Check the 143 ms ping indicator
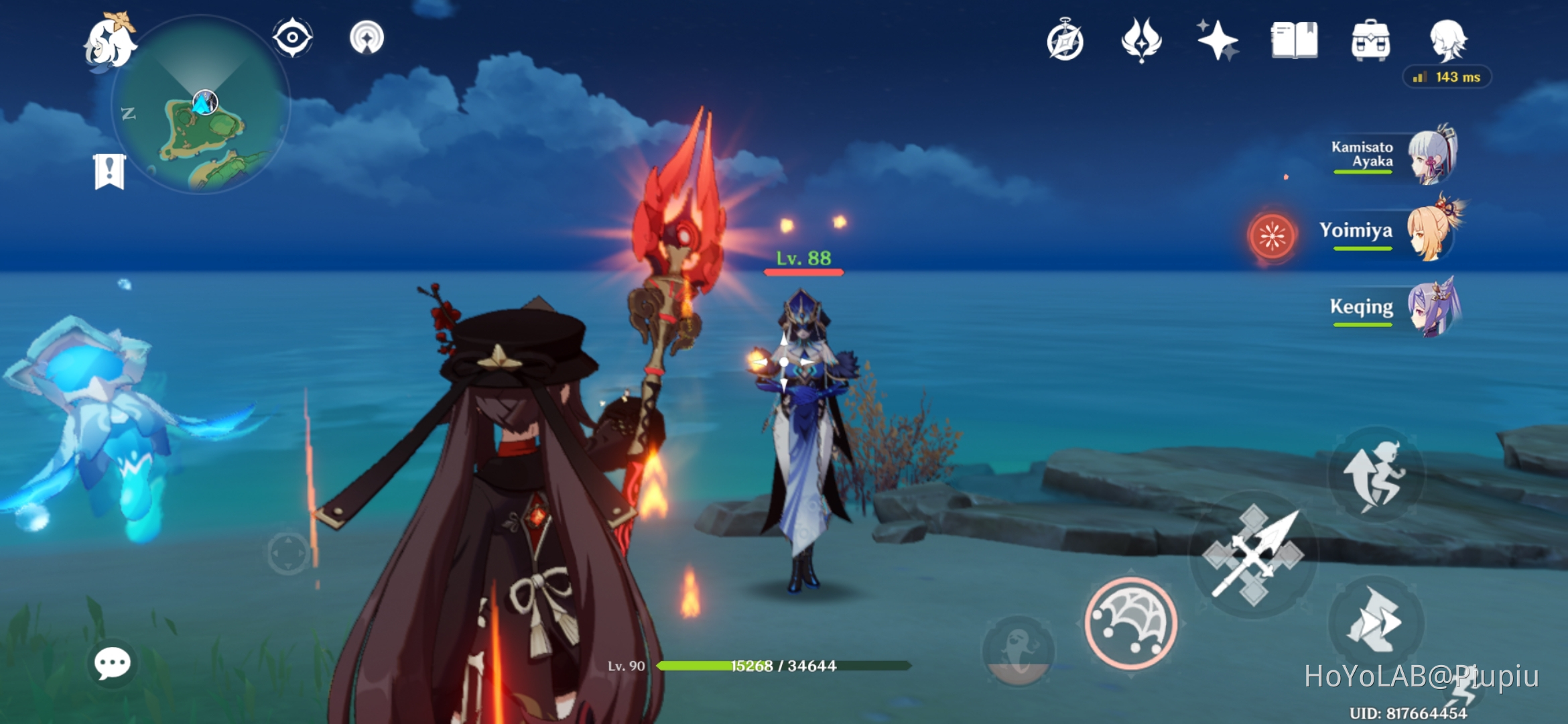This screenshot has height=724, width=1568. tap(1447, 78)
